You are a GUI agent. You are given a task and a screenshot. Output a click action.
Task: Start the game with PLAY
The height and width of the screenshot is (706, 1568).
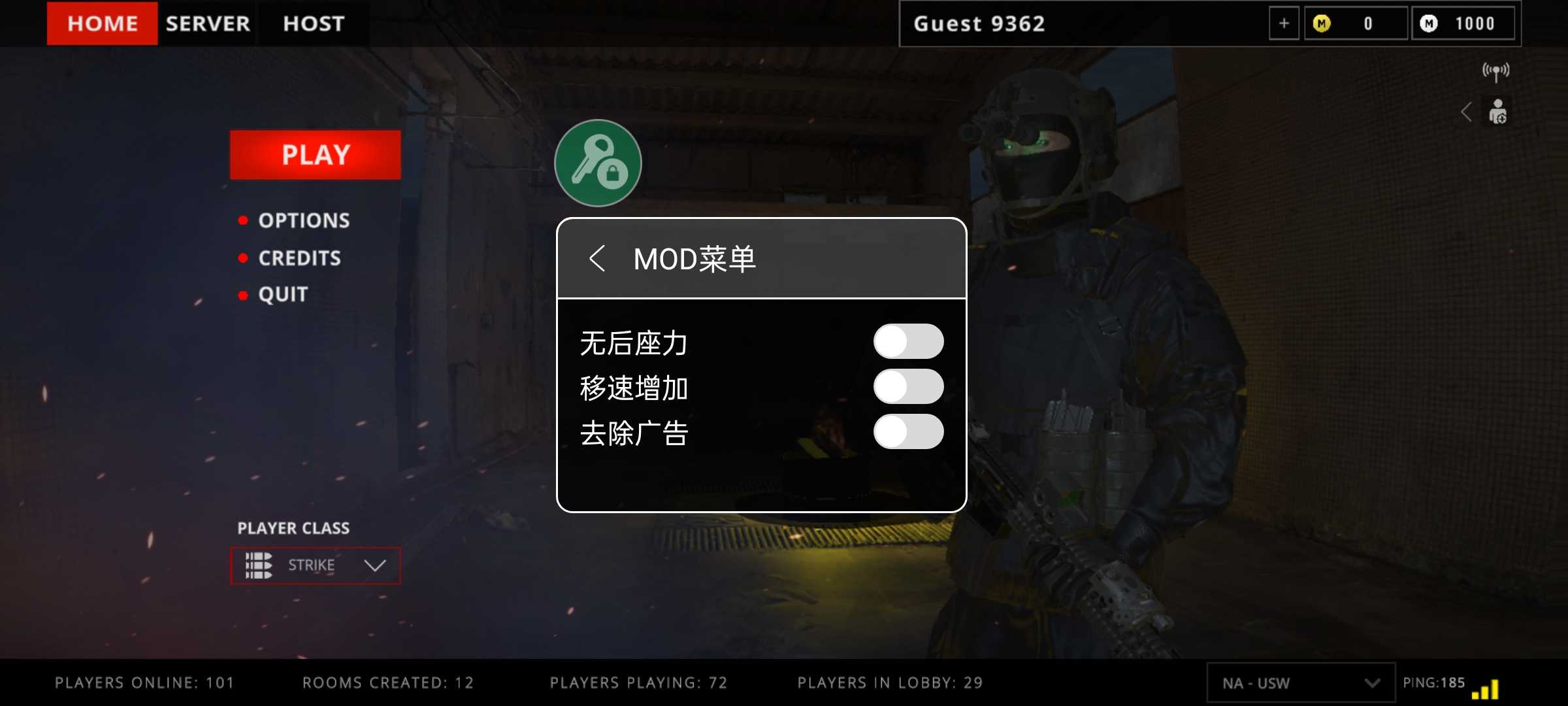click(x=316, y=155)
